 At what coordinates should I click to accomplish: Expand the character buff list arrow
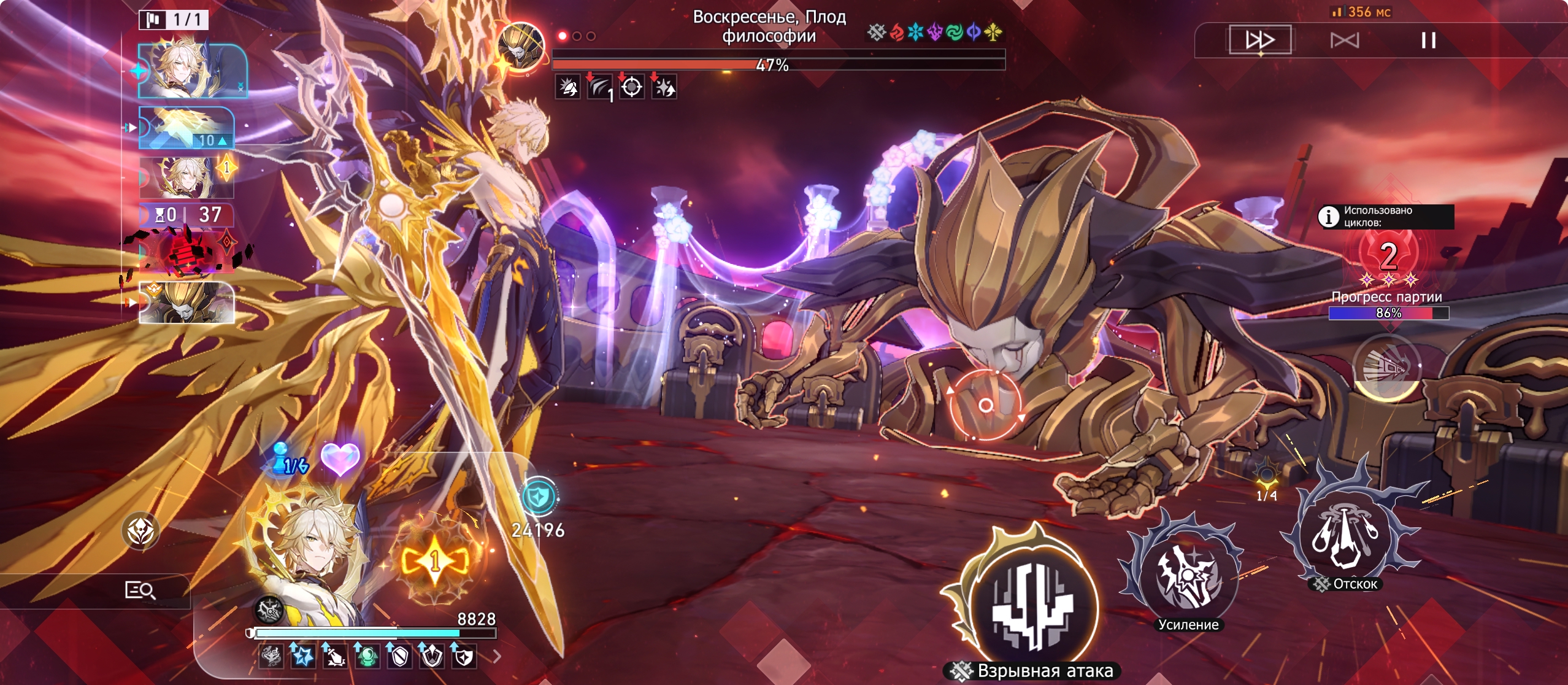[497, 657]
